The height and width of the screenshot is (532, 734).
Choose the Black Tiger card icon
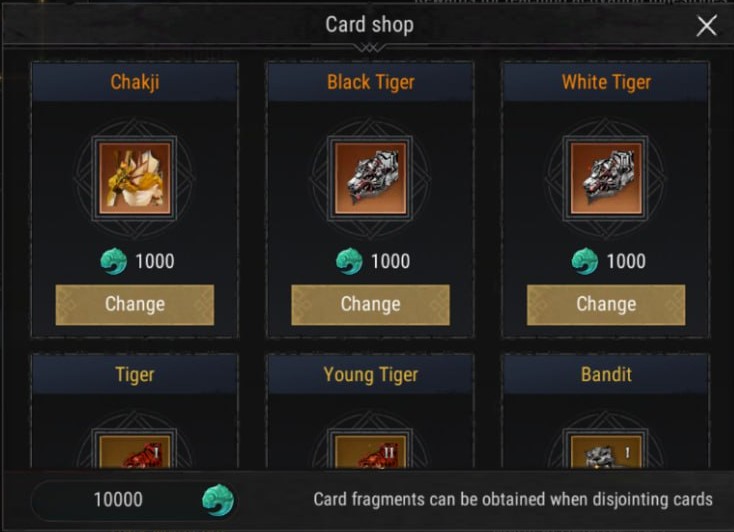click(370, 178)
